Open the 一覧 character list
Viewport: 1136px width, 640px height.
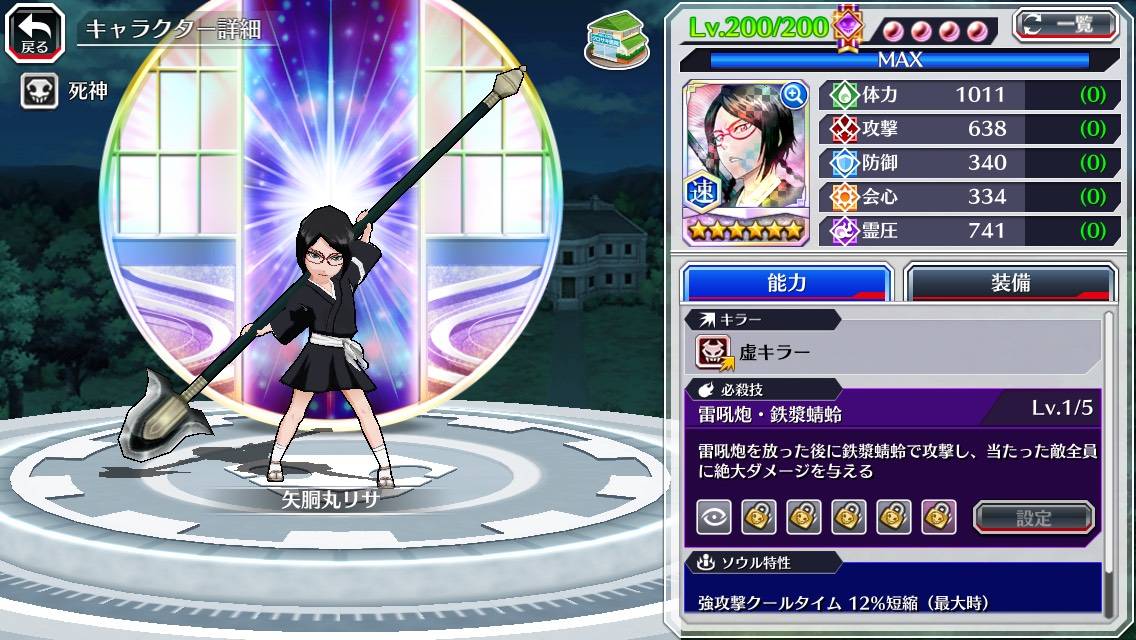(x=1066, y=24)
